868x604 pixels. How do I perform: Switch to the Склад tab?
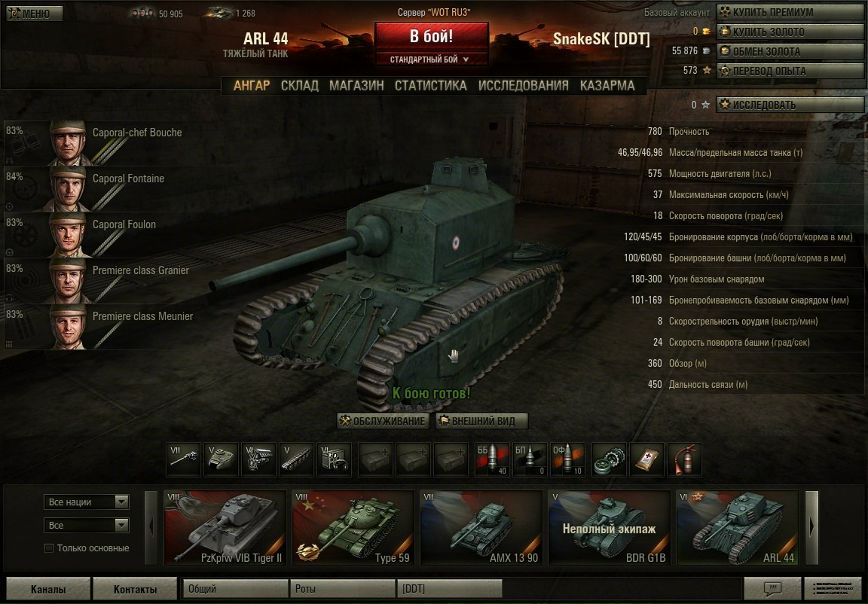pyautogui.click(x=299, y=86)
